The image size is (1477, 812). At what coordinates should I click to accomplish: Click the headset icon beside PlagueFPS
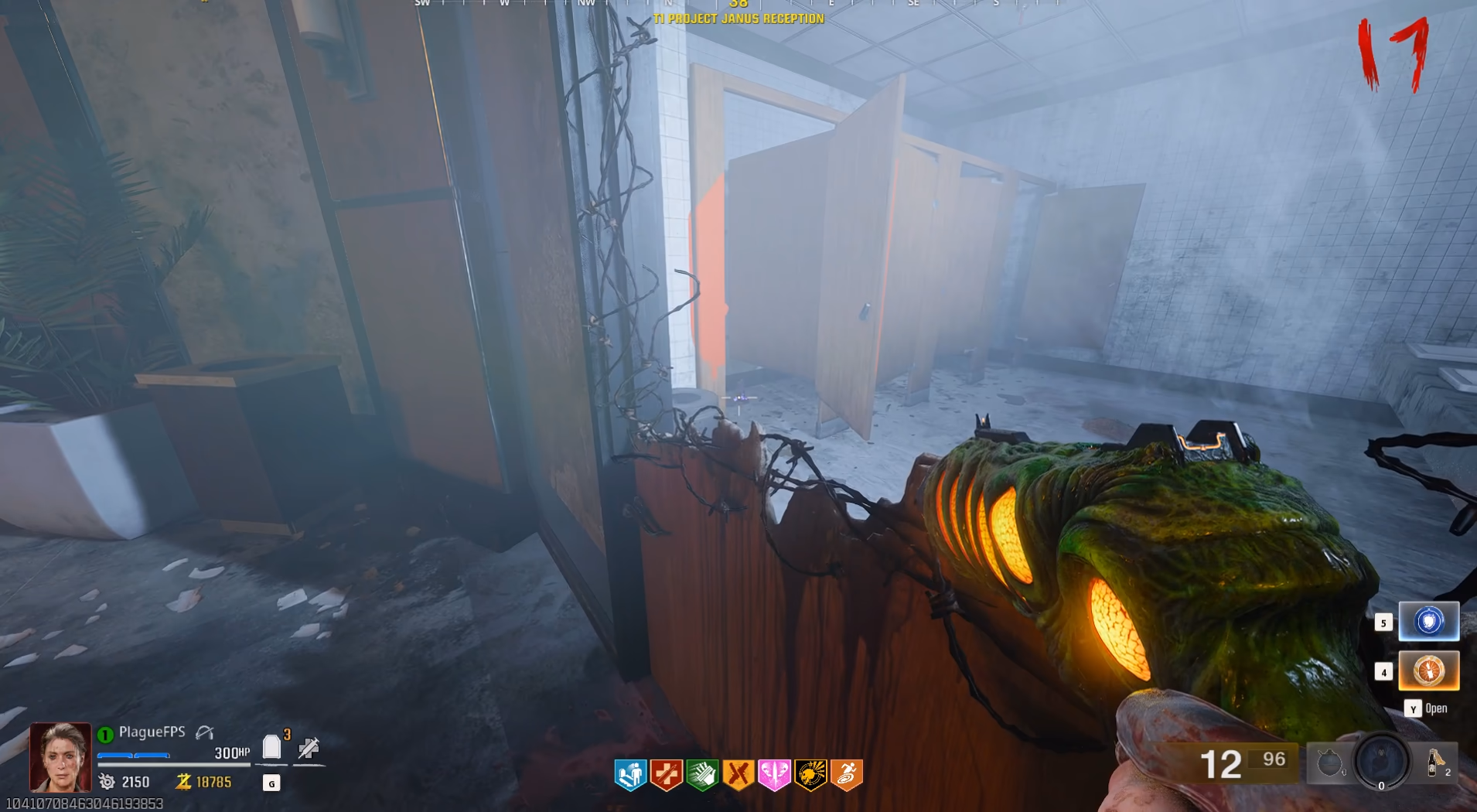point(205,732)
